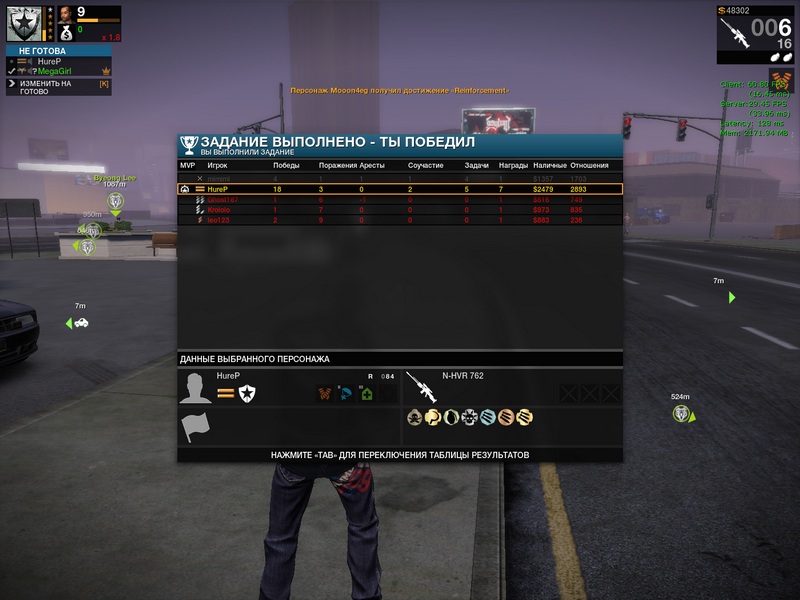Select player Krololo in the results table
Viewport: 800px width, 600px height.
pos(400,210)
